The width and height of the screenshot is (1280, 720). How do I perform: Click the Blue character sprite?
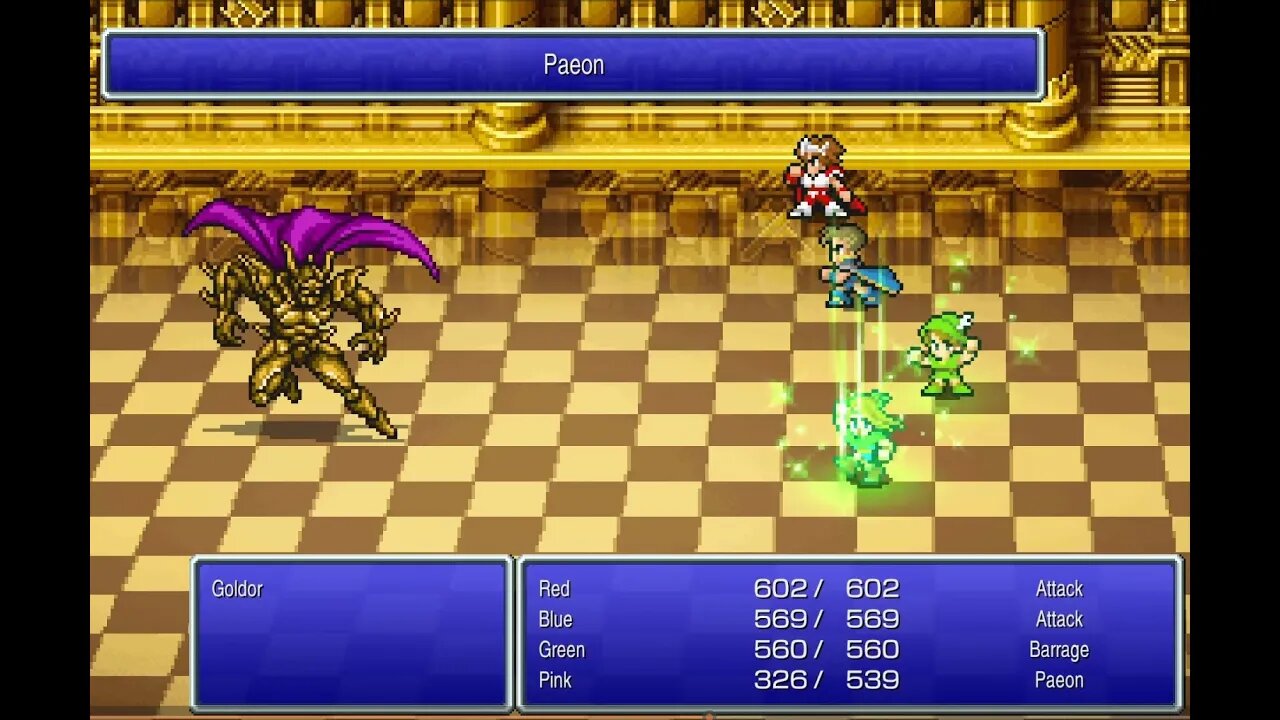click(855, 270)
